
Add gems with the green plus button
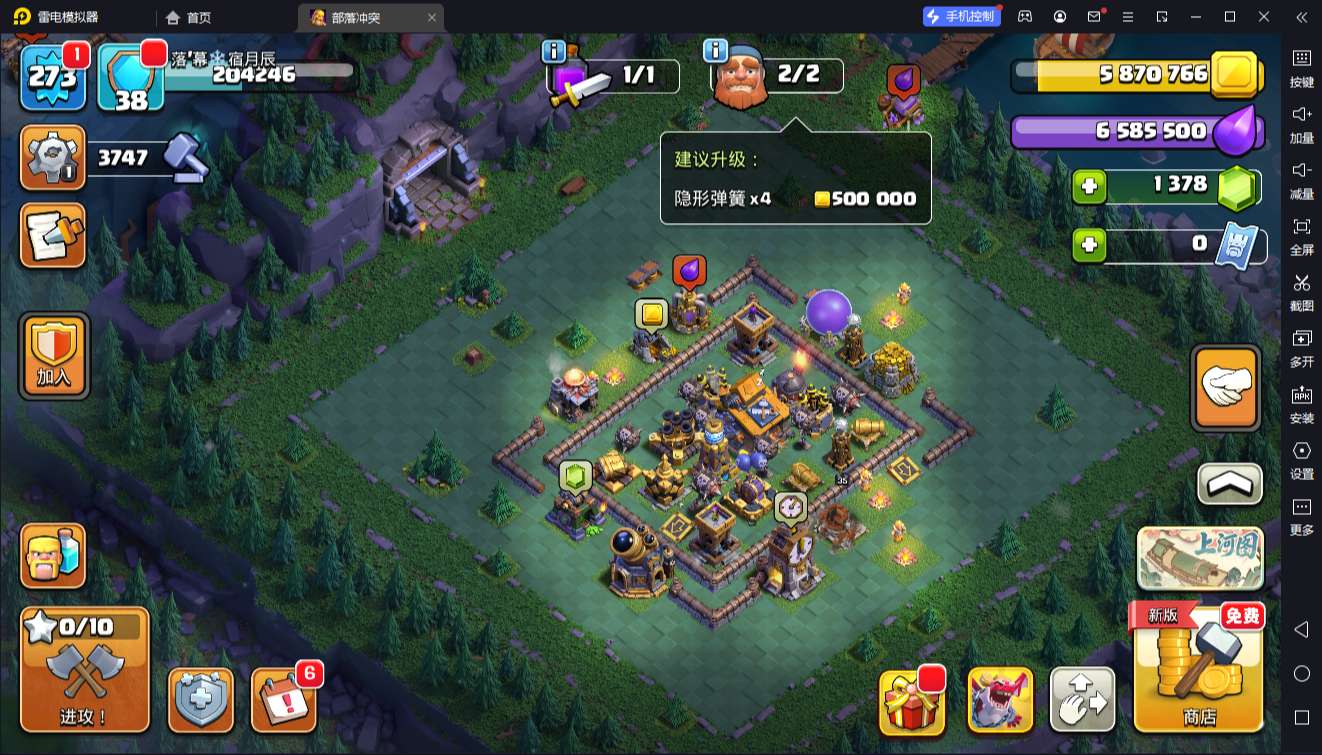[x=1089, y=186]
